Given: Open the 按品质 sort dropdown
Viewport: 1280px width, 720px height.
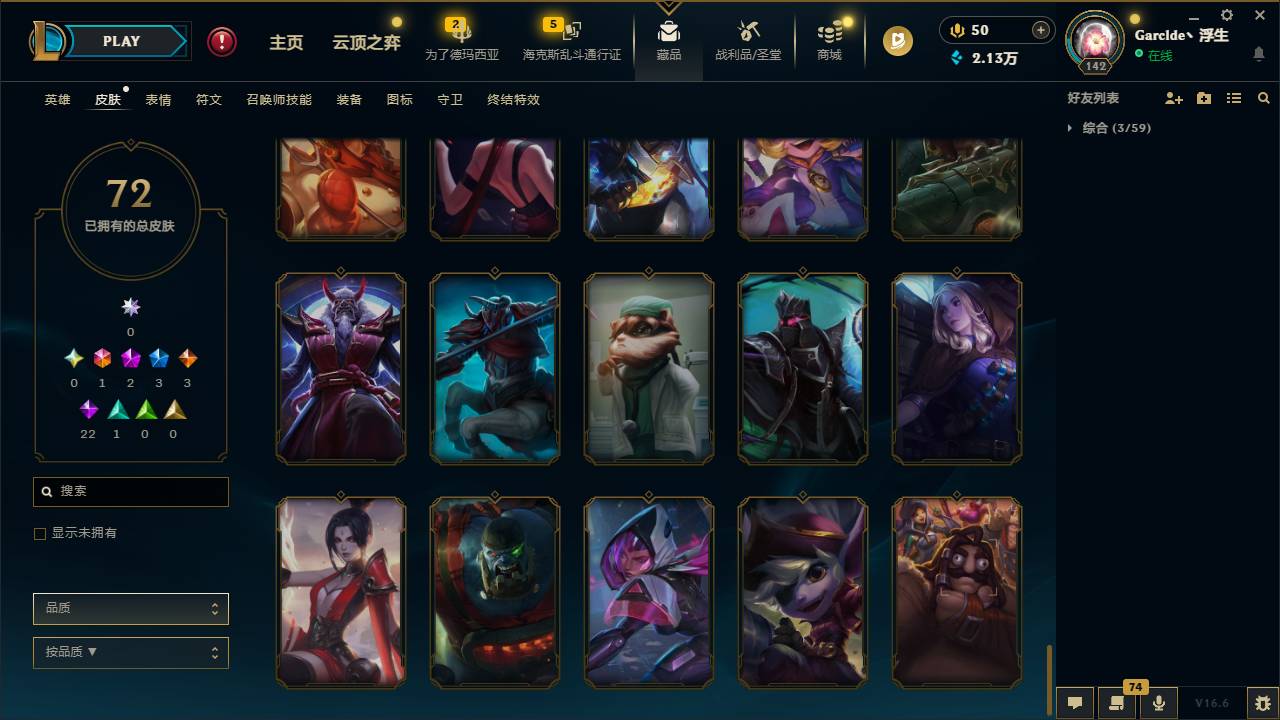Looking at the screenshot, I should (x=130, y=652).
